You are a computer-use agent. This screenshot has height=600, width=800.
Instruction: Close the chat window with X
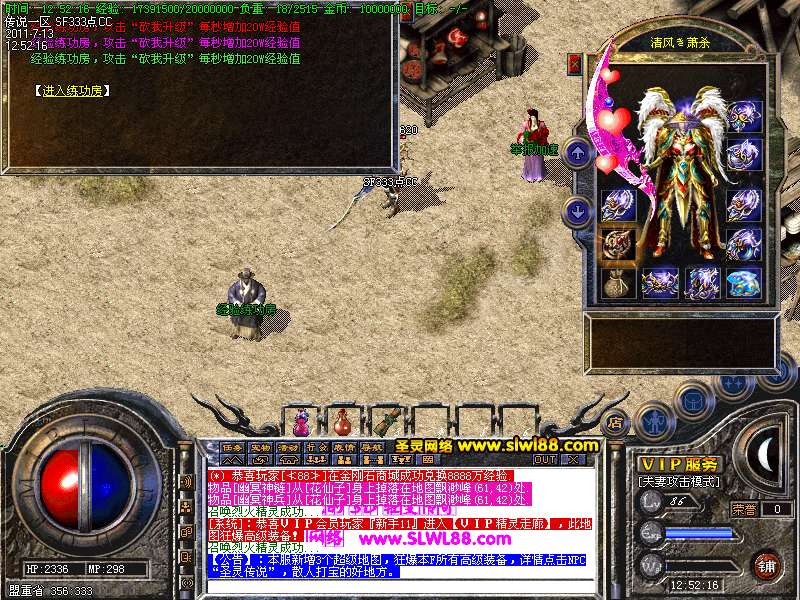pos(573,460)
